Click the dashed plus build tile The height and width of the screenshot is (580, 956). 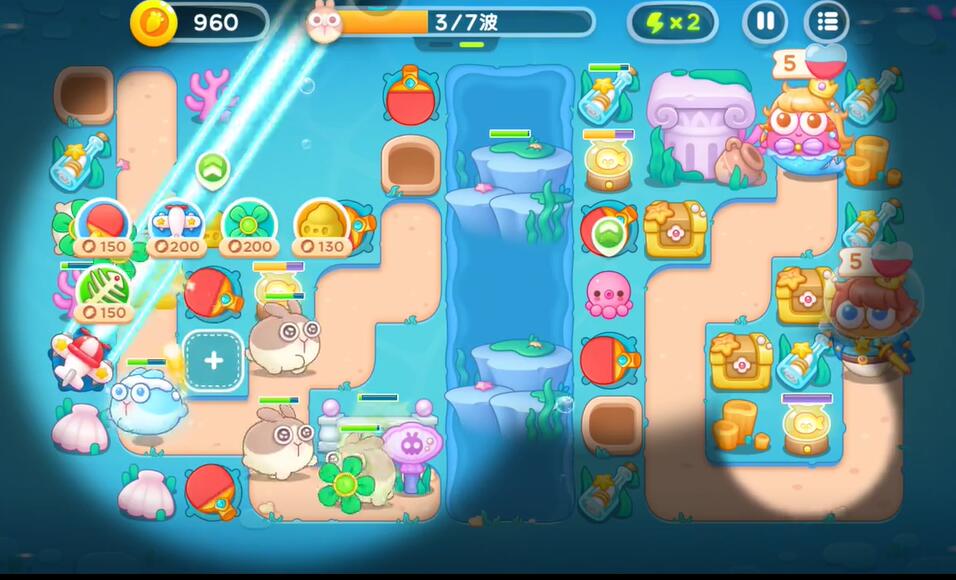214,360
